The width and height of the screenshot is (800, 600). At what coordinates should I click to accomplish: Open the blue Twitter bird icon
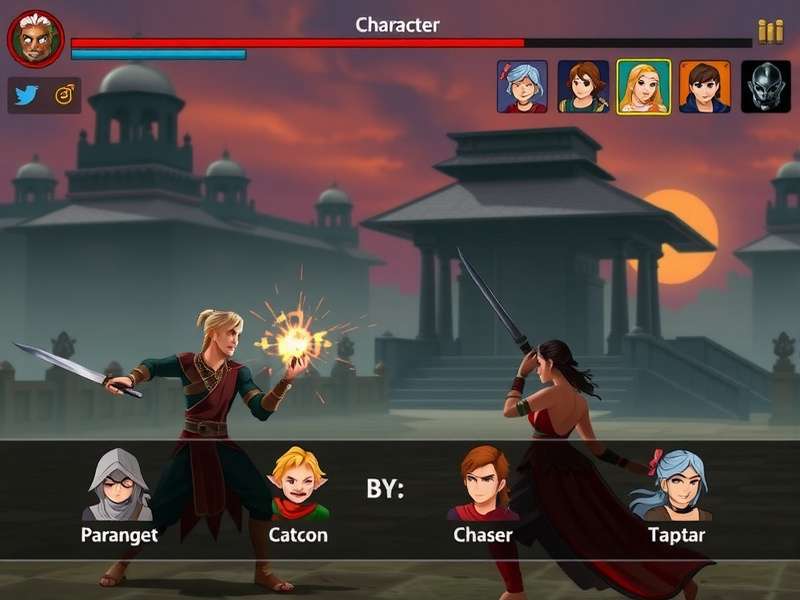[x=26, y=95]
